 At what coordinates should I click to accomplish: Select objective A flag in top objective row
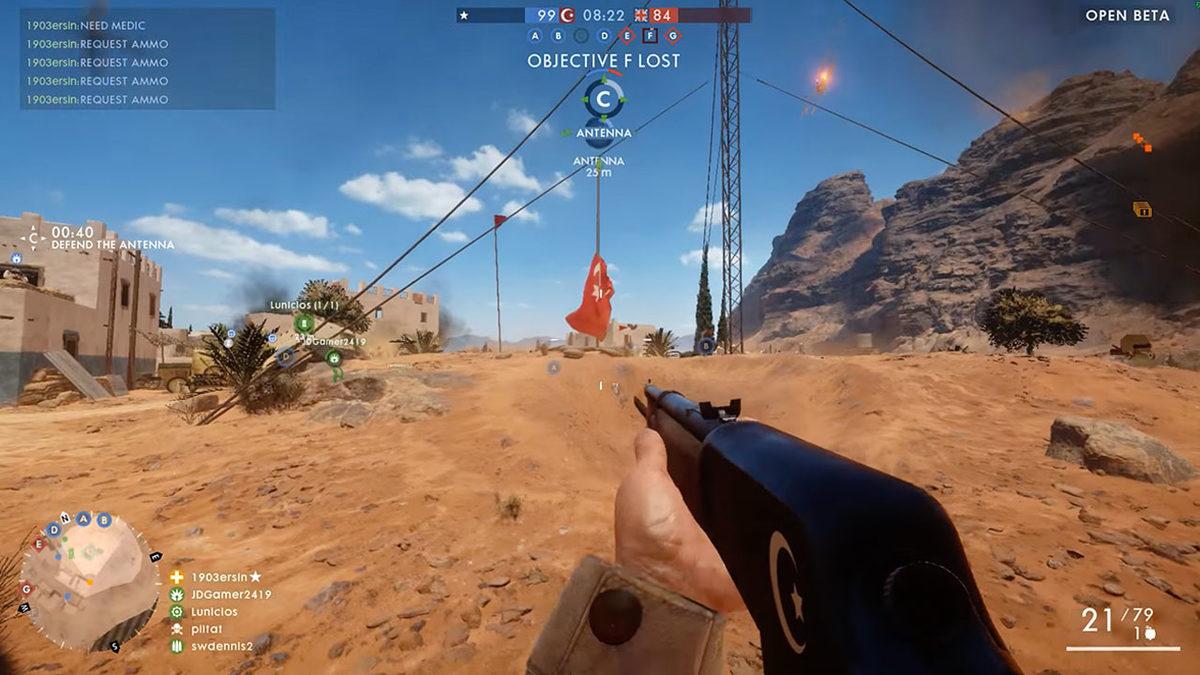pos(535,36)
